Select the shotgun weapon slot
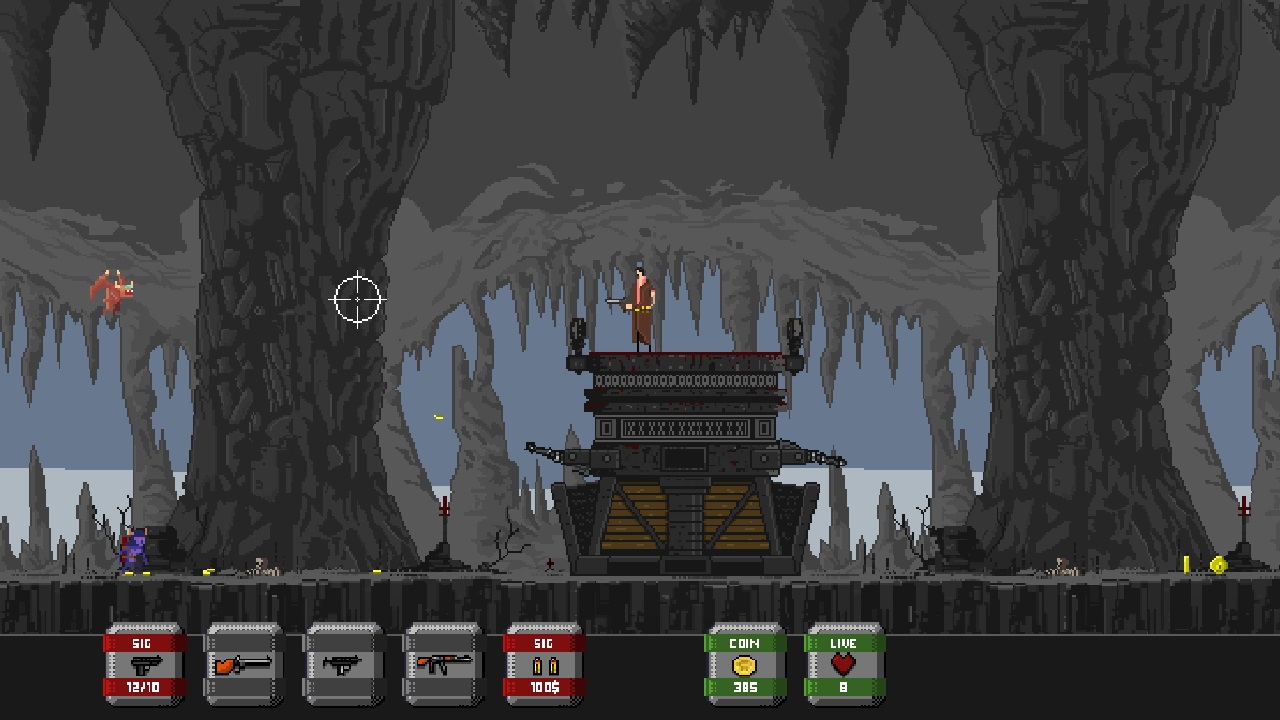1280x720 pixels. tap(244, 665)
